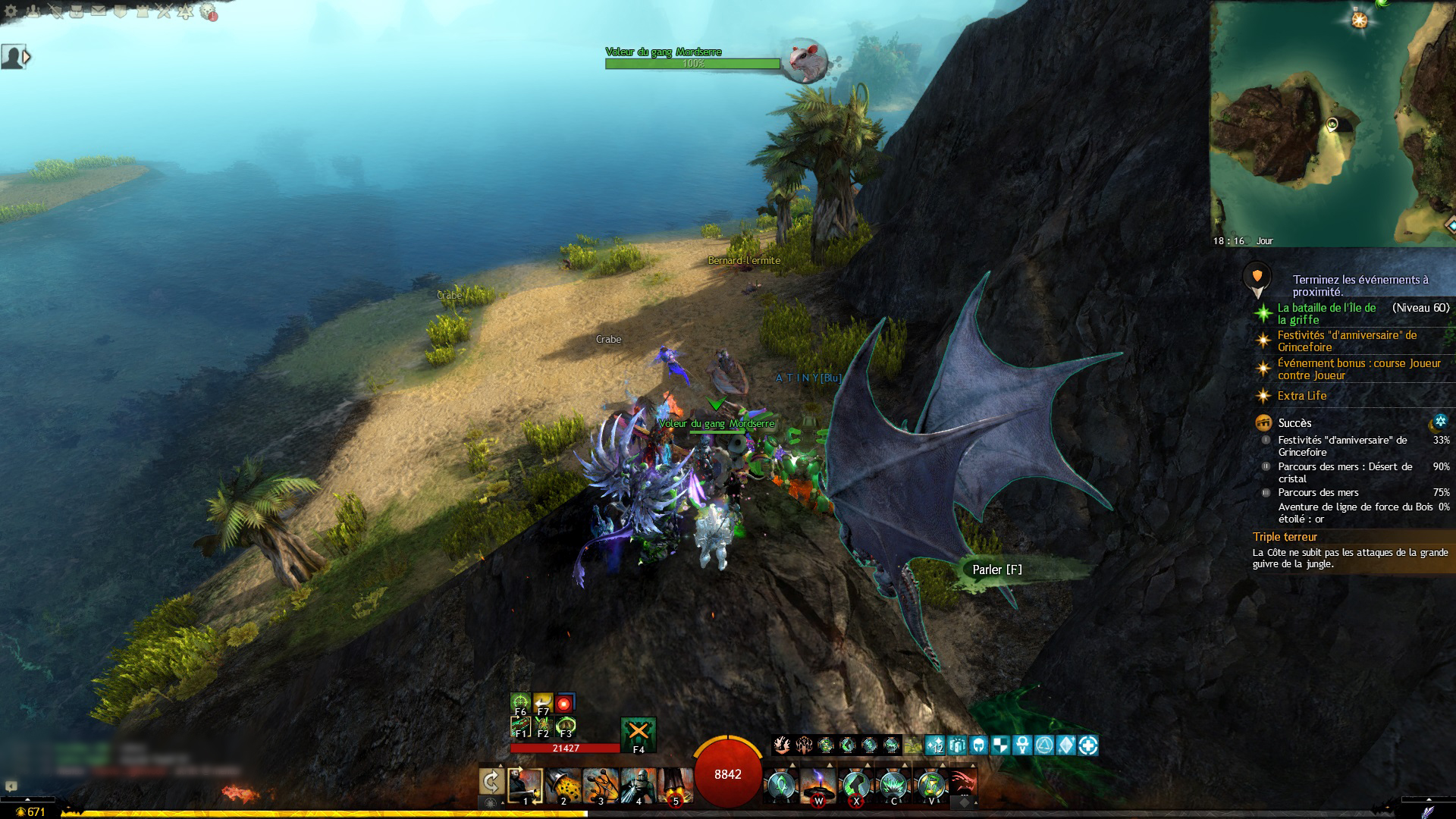Click the lion Trading Post icon
The image size is (1456, 819).
tap(208, 11)
